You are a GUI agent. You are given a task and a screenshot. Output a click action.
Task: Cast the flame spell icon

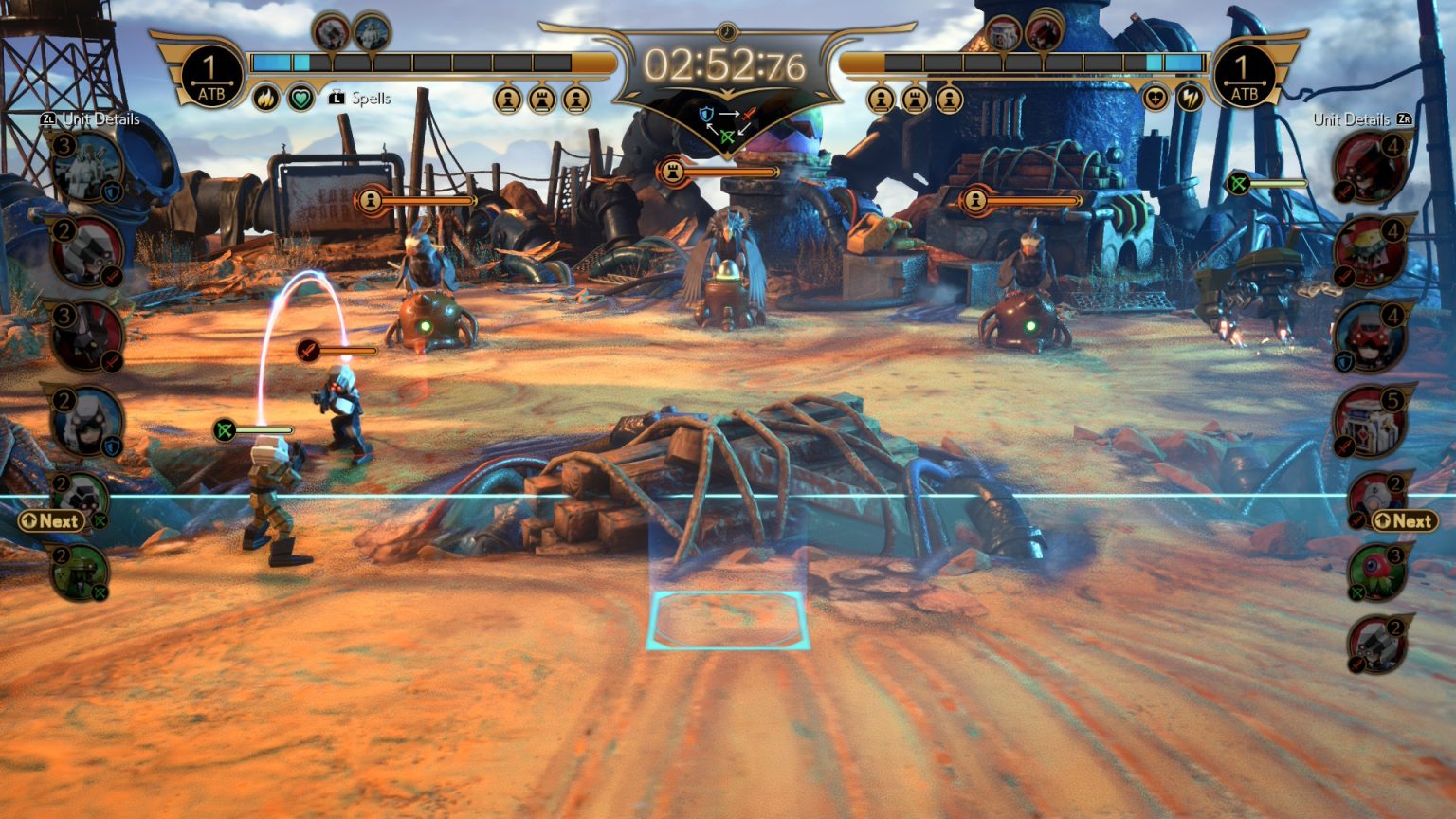point(266,98)
